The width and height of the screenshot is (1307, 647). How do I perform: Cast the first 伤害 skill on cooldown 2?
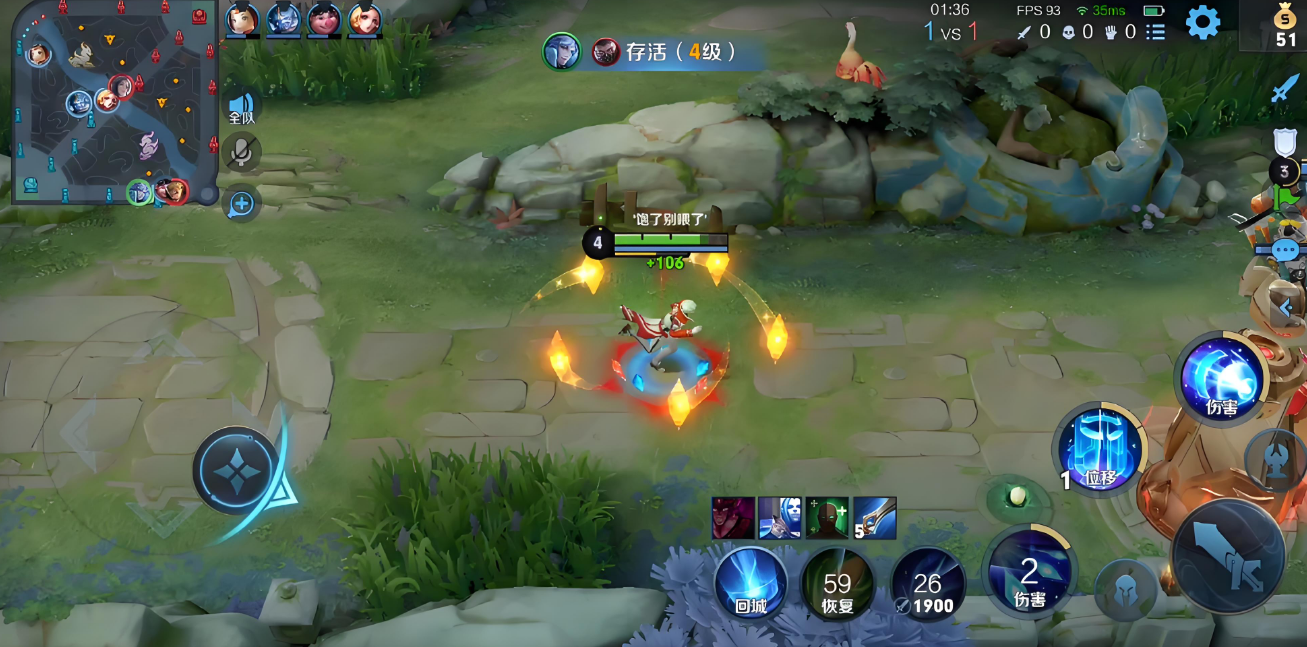(x=1029, y=572)
